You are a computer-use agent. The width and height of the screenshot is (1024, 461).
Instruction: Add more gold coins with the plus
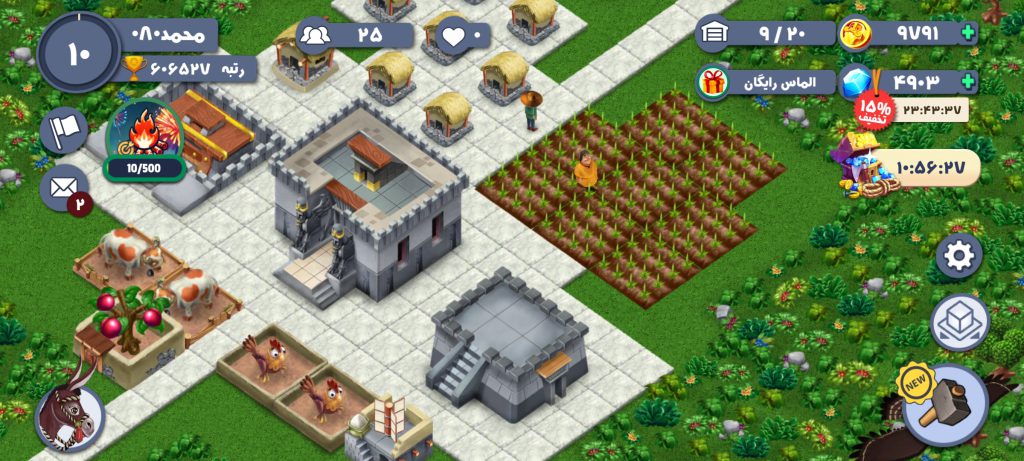(967, 33)
